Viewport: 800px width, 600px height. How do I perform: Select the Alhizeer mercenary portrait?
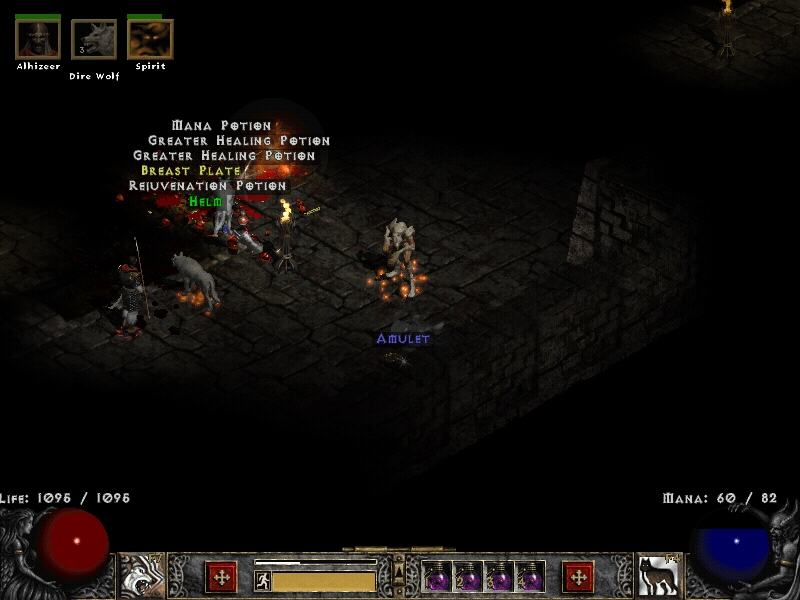coord(38,39)
